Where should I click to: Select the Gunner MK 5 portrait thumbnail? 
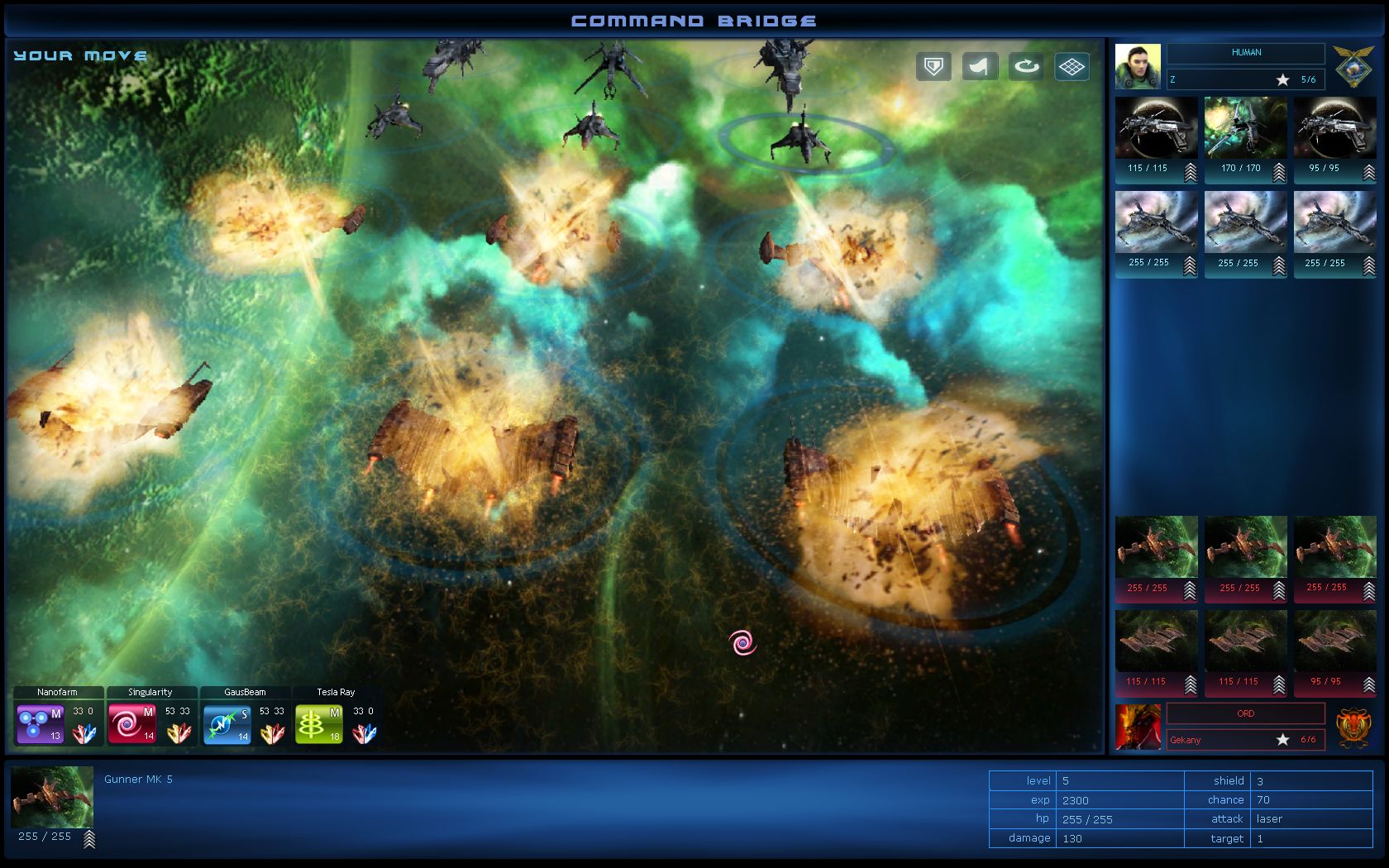[52, 799]
